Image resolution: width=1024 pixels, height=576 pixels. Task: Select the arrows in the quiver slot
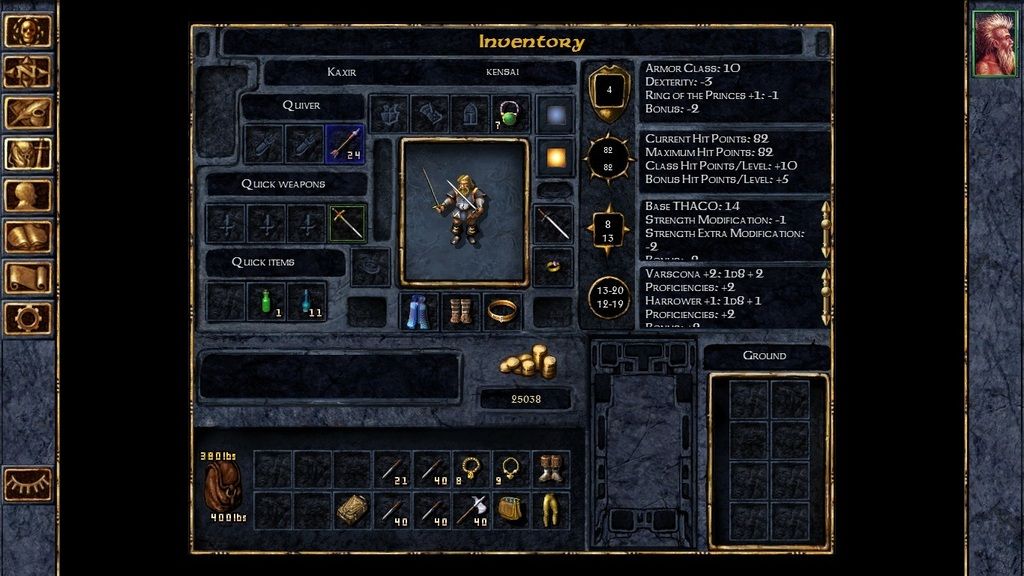tap(345, 144)
